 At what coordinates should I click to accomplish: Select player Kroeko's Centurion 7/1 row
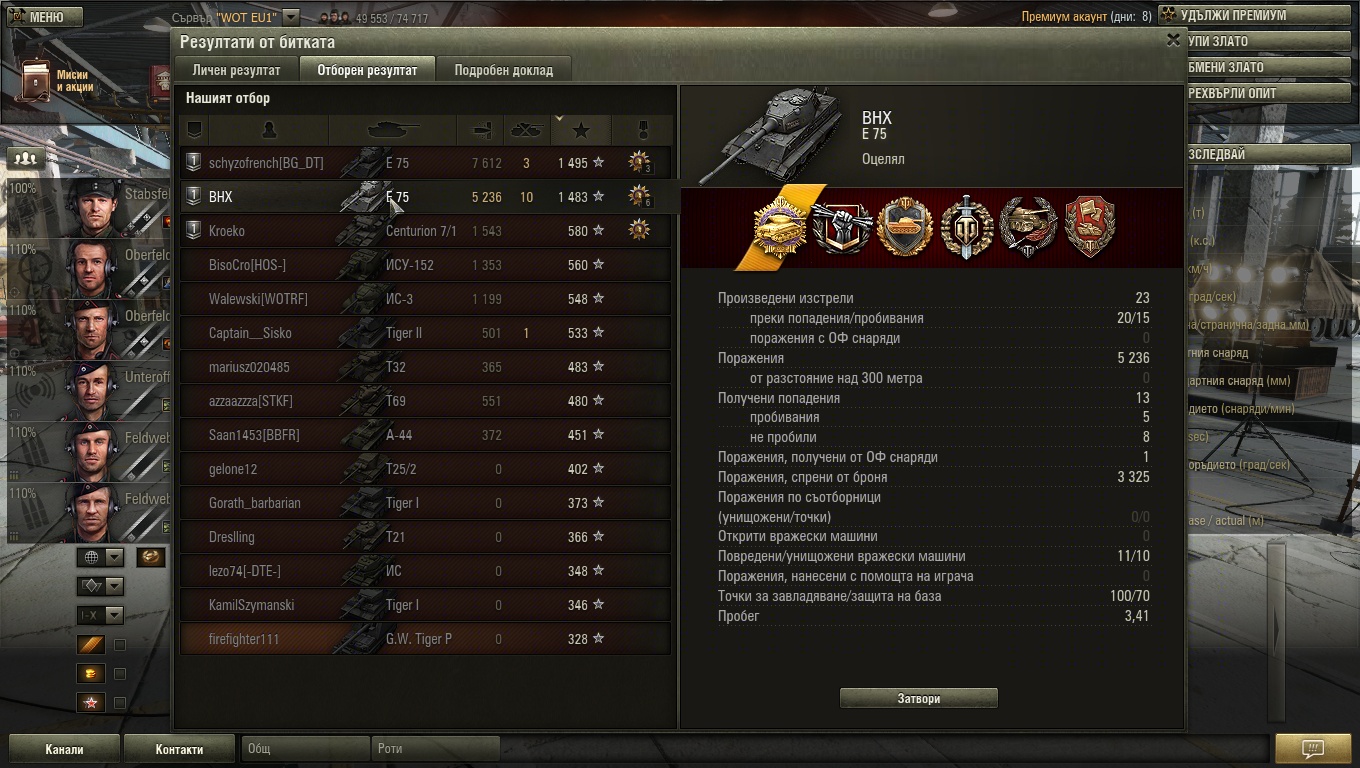(x=425, y=231)
